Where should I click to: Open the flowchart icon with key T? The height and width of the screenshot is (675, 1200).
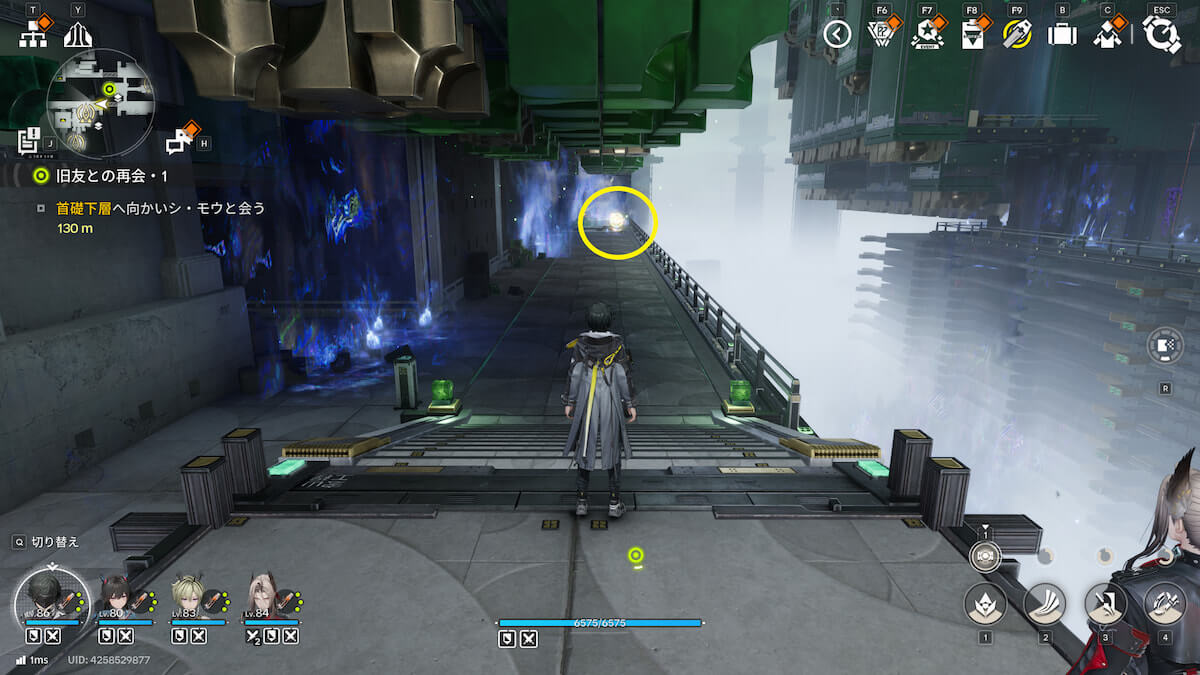pos(33,36)
